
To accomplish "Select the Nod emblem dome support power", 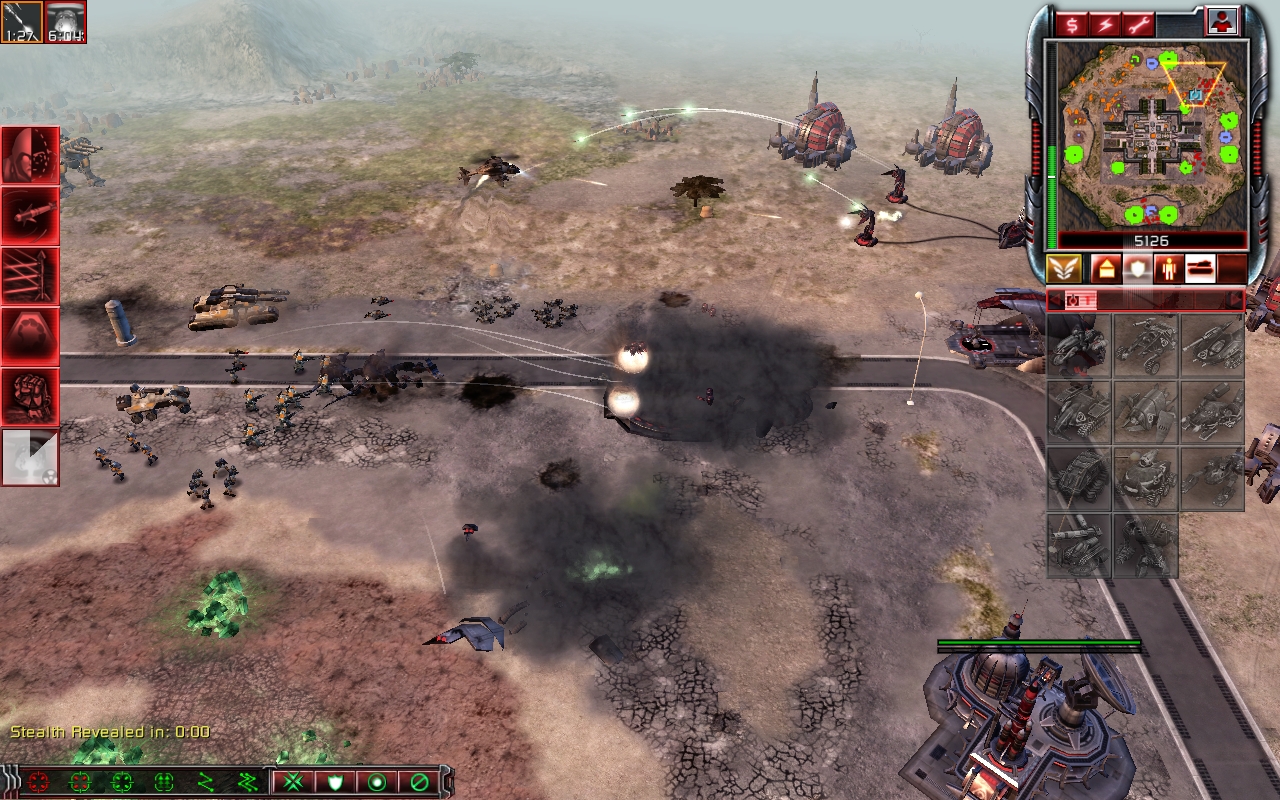I will (30, 336).
